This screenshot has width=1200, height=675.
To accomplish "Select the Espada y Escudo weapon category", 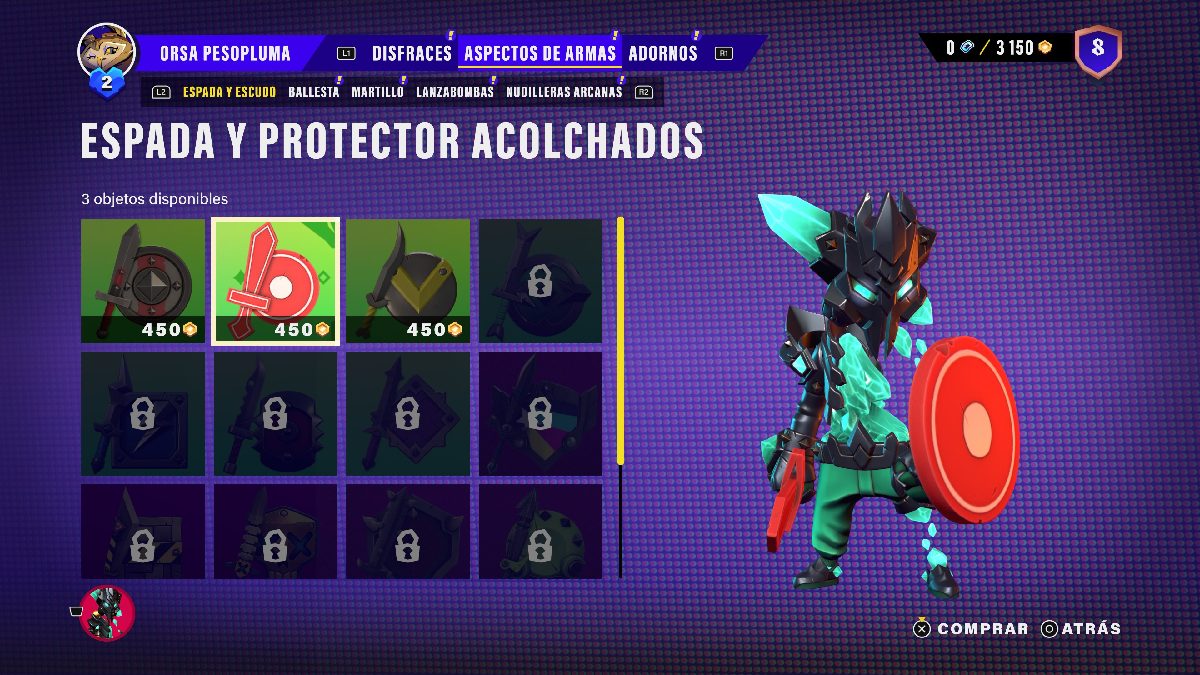I will (230, 92).
